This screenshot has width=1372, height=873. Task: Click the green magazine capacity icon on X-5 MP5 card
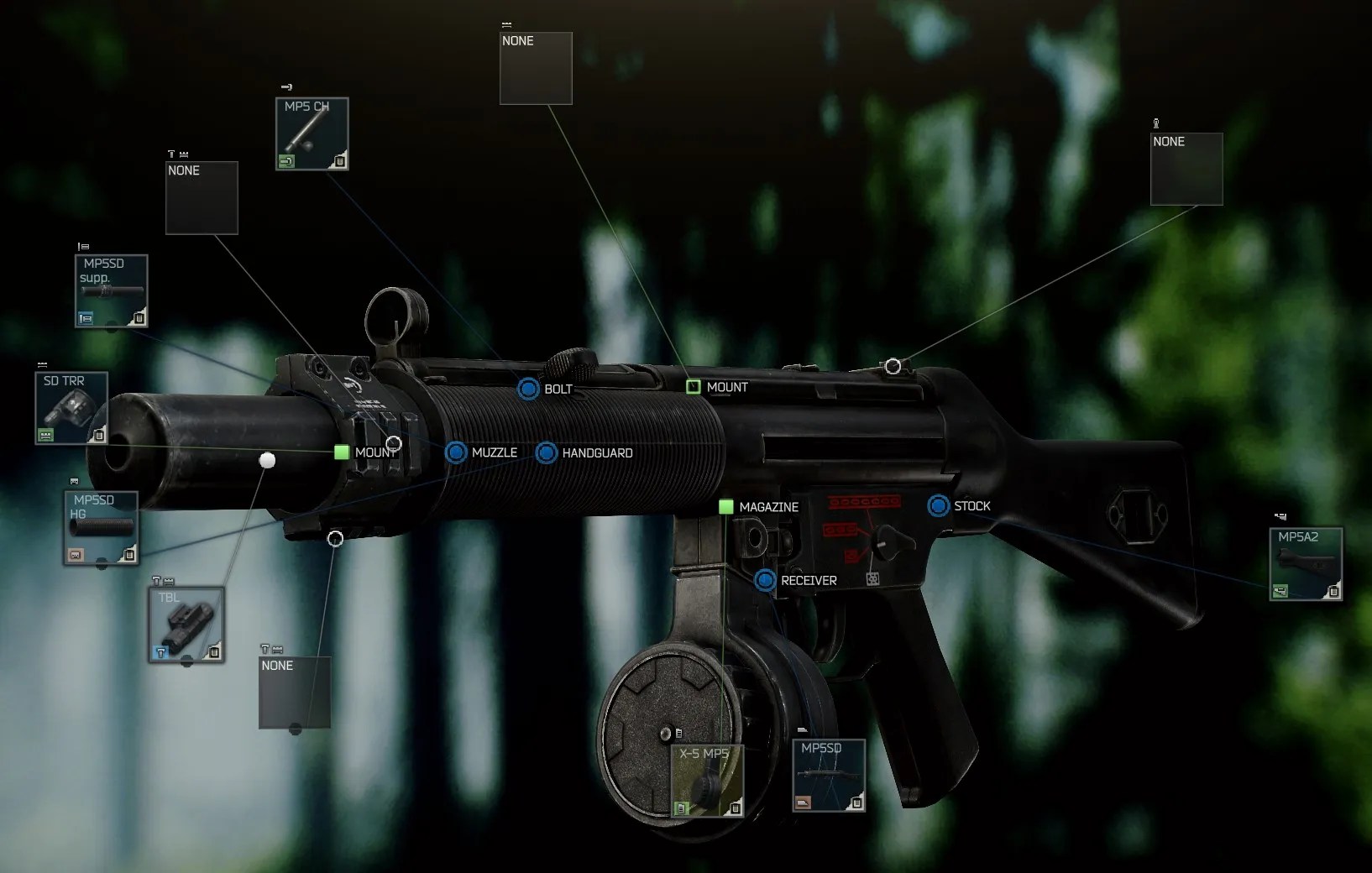coord(680,807)
